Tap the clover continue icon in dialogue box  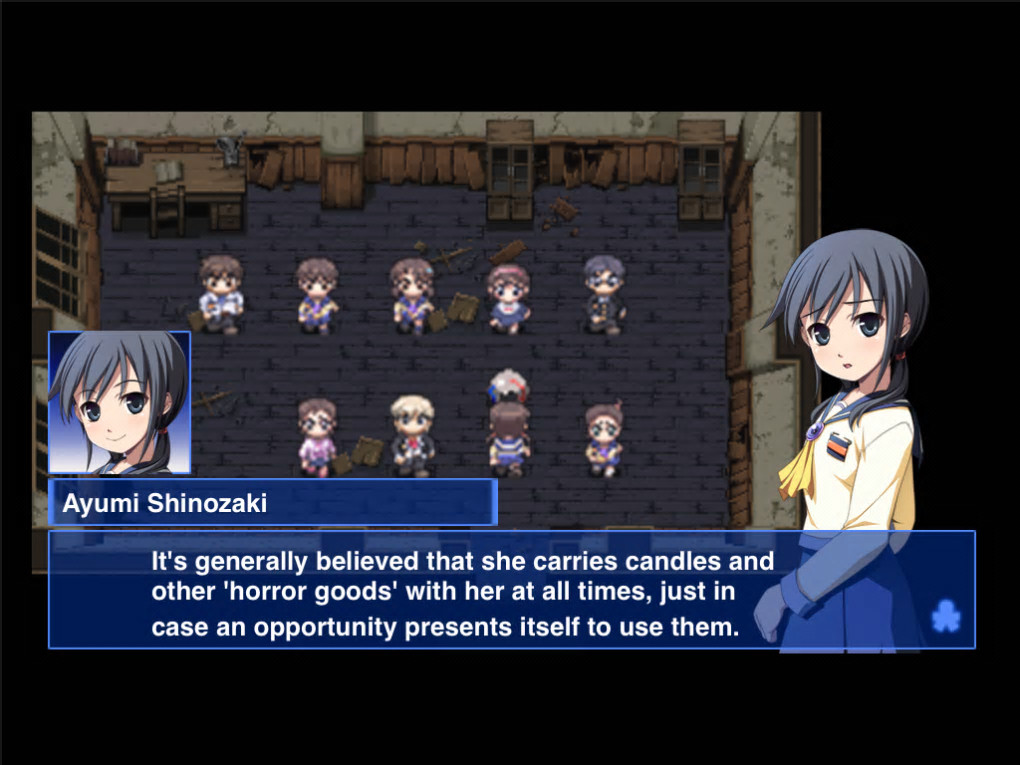[x=945, y=617]
